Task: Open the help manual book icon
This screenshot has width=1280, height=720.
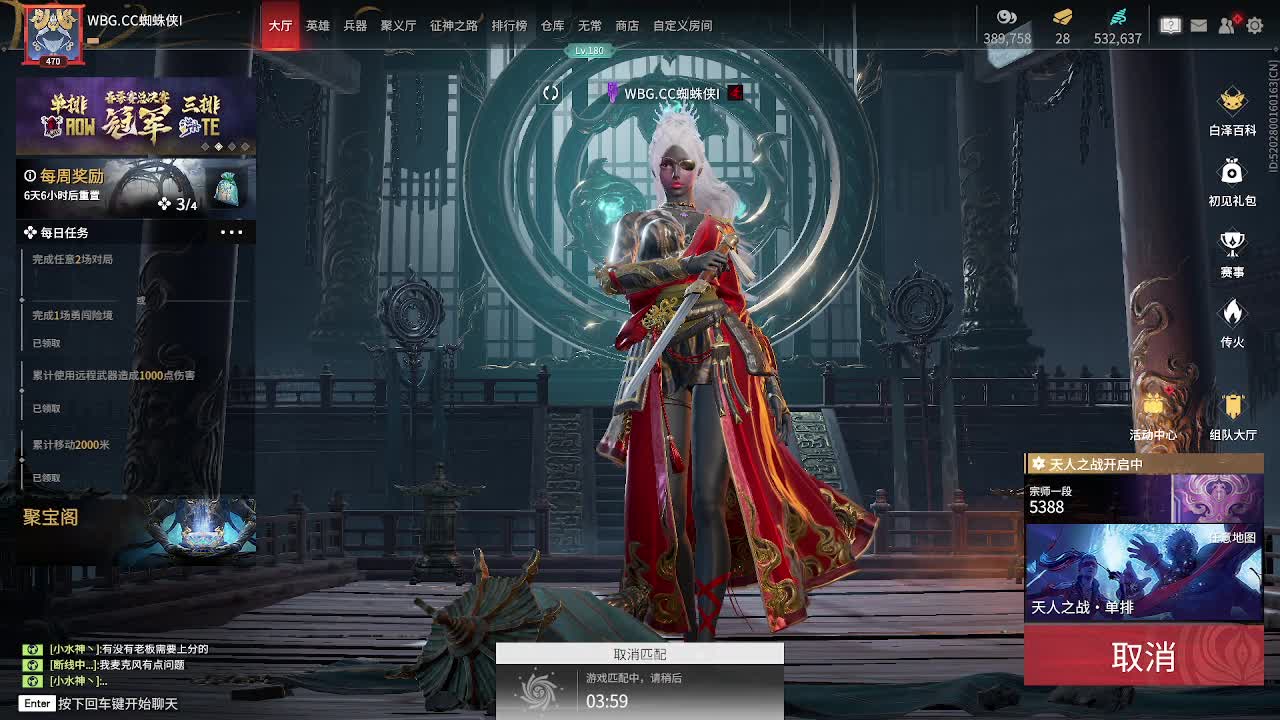Action: click(x=1171, y=26)
